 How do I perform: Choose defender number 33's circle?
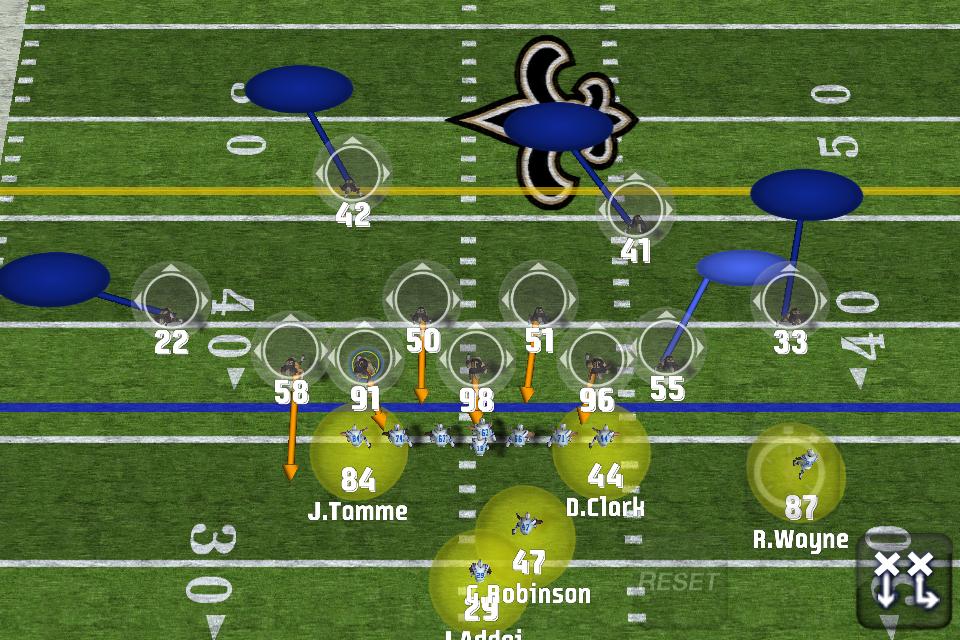click(790, 301)
